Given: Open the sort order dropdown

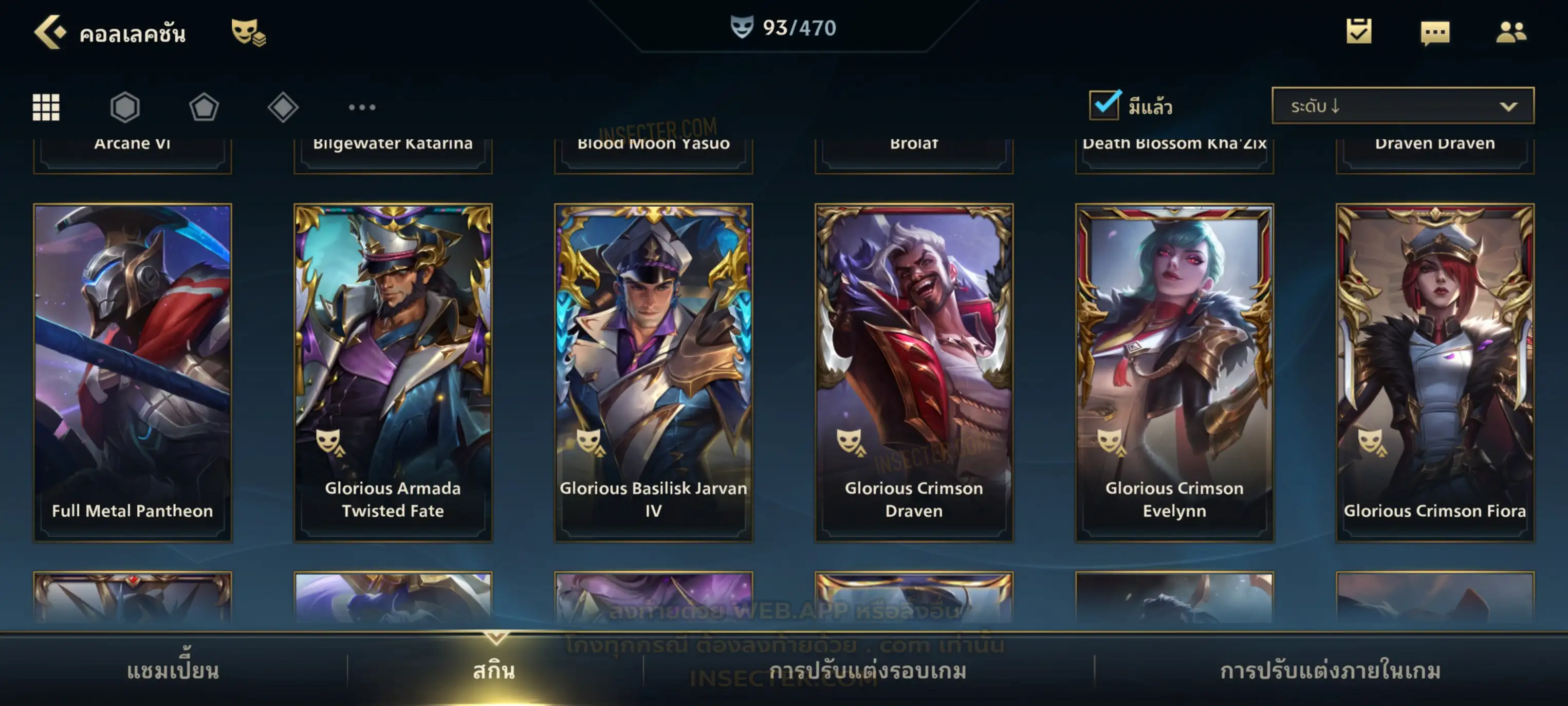Looking at the screenshot, I should pos(1402,106).
